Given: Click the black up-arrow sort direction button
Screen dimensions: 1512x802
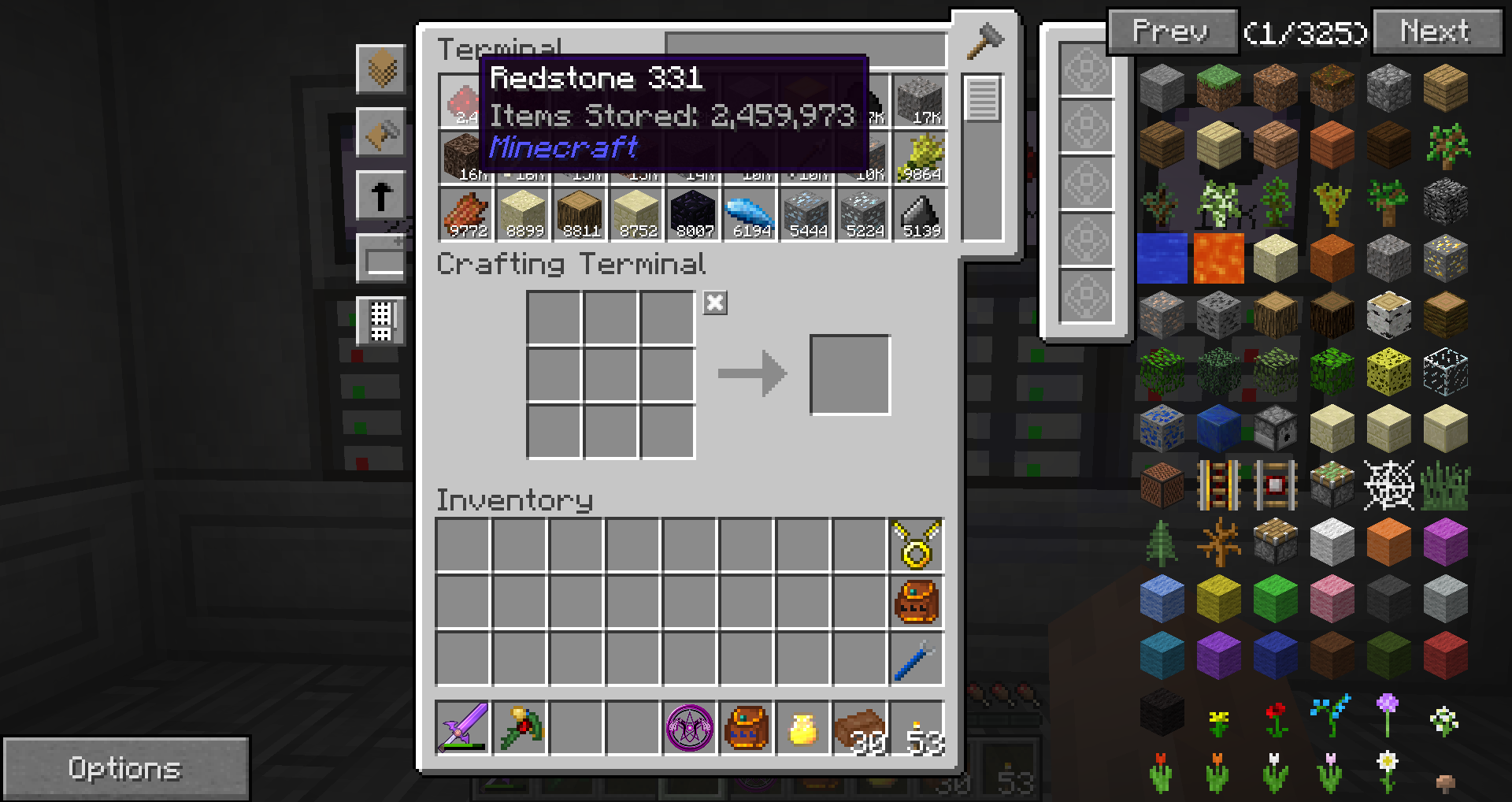Looking at the screenshot, I should point(381,195).
